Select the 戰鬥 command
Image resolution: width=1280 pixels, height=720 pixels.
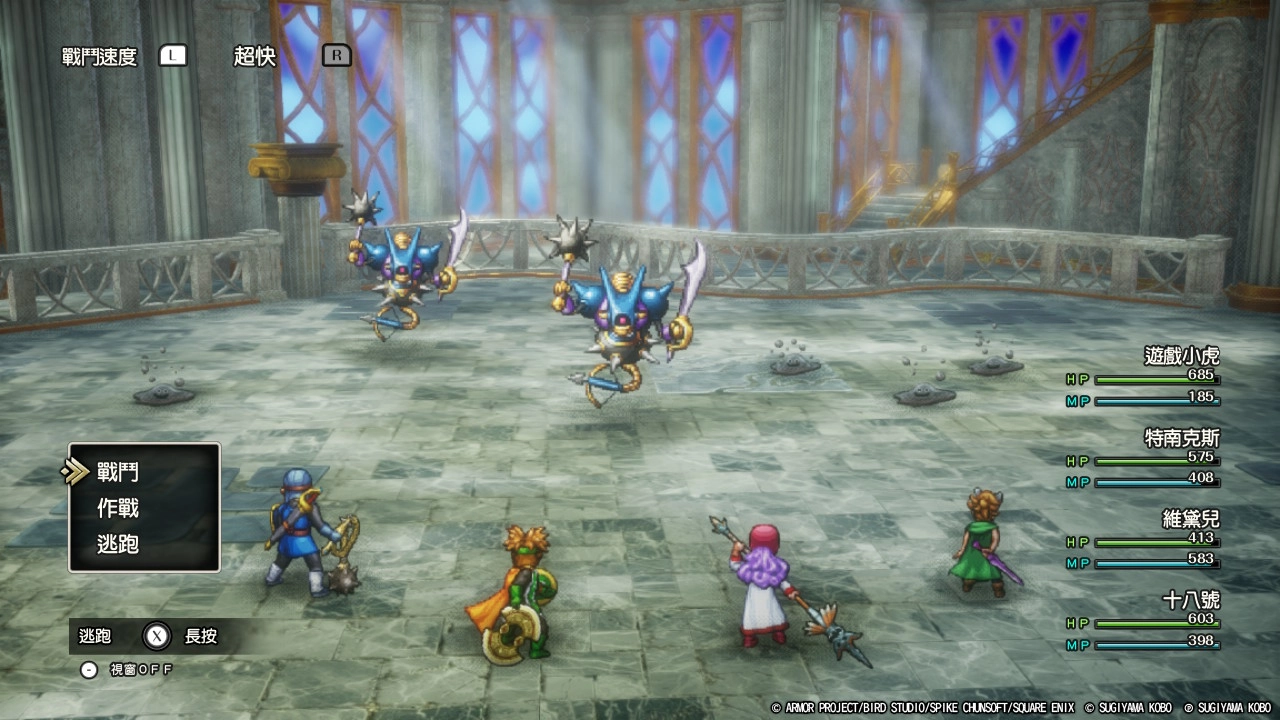pos(118,472)
